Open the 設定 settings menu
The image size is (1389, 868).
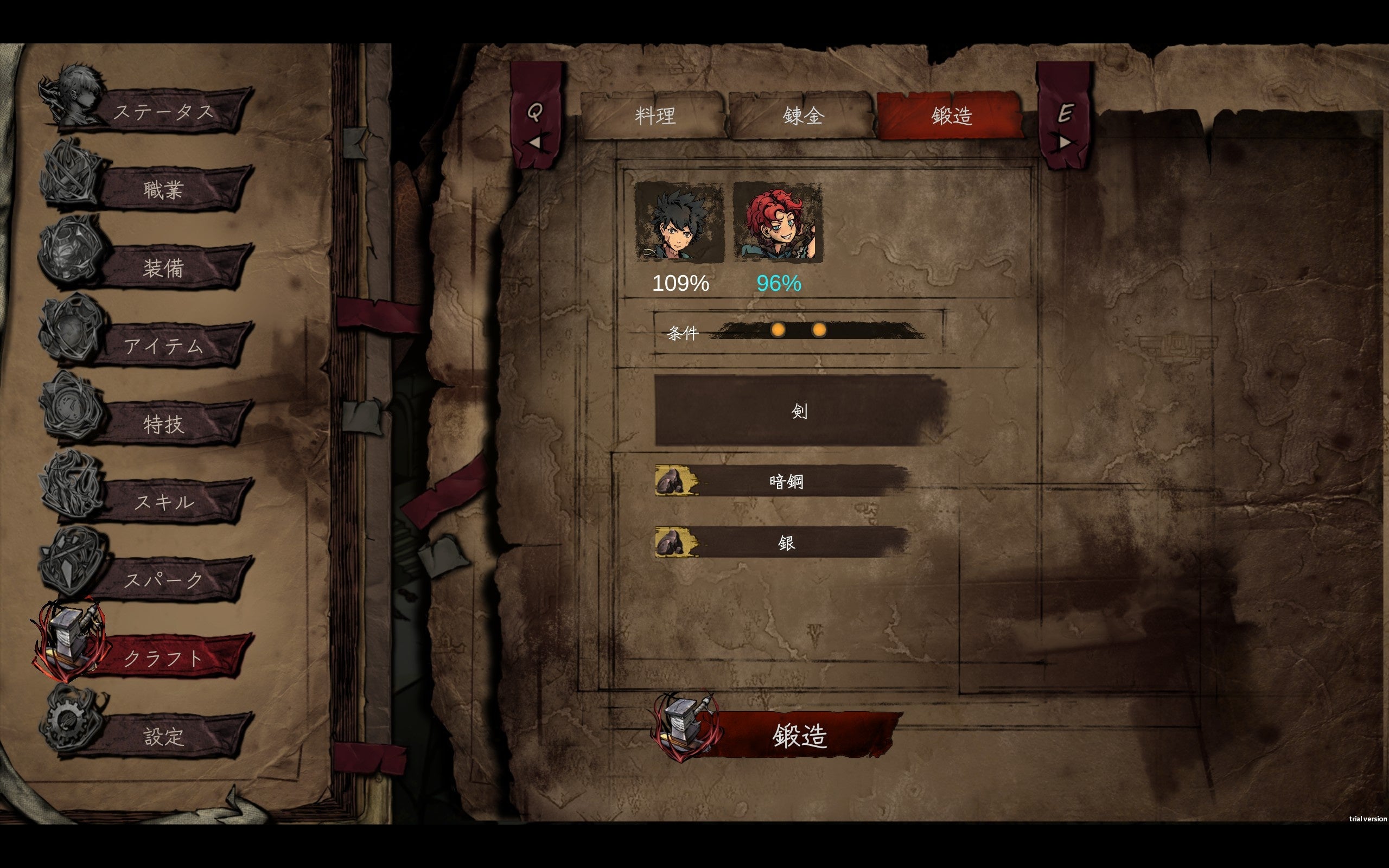(163, 736)
